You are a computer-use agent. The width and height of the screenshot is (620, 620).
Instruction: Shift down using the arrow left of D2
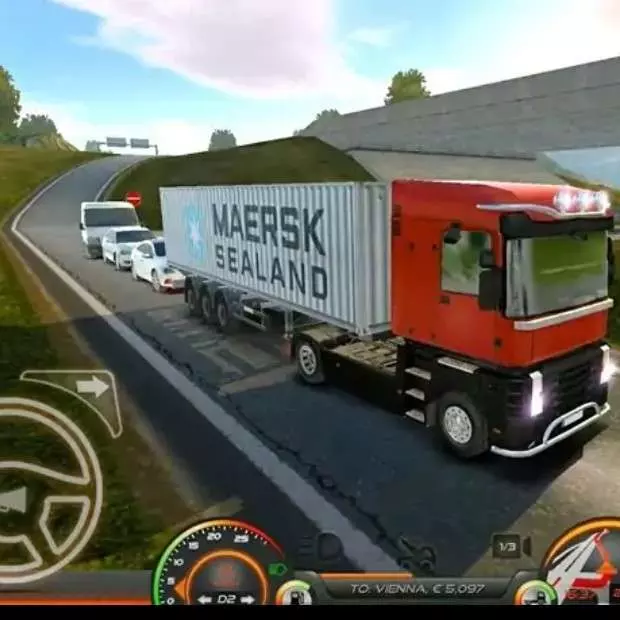pos(204,599)
